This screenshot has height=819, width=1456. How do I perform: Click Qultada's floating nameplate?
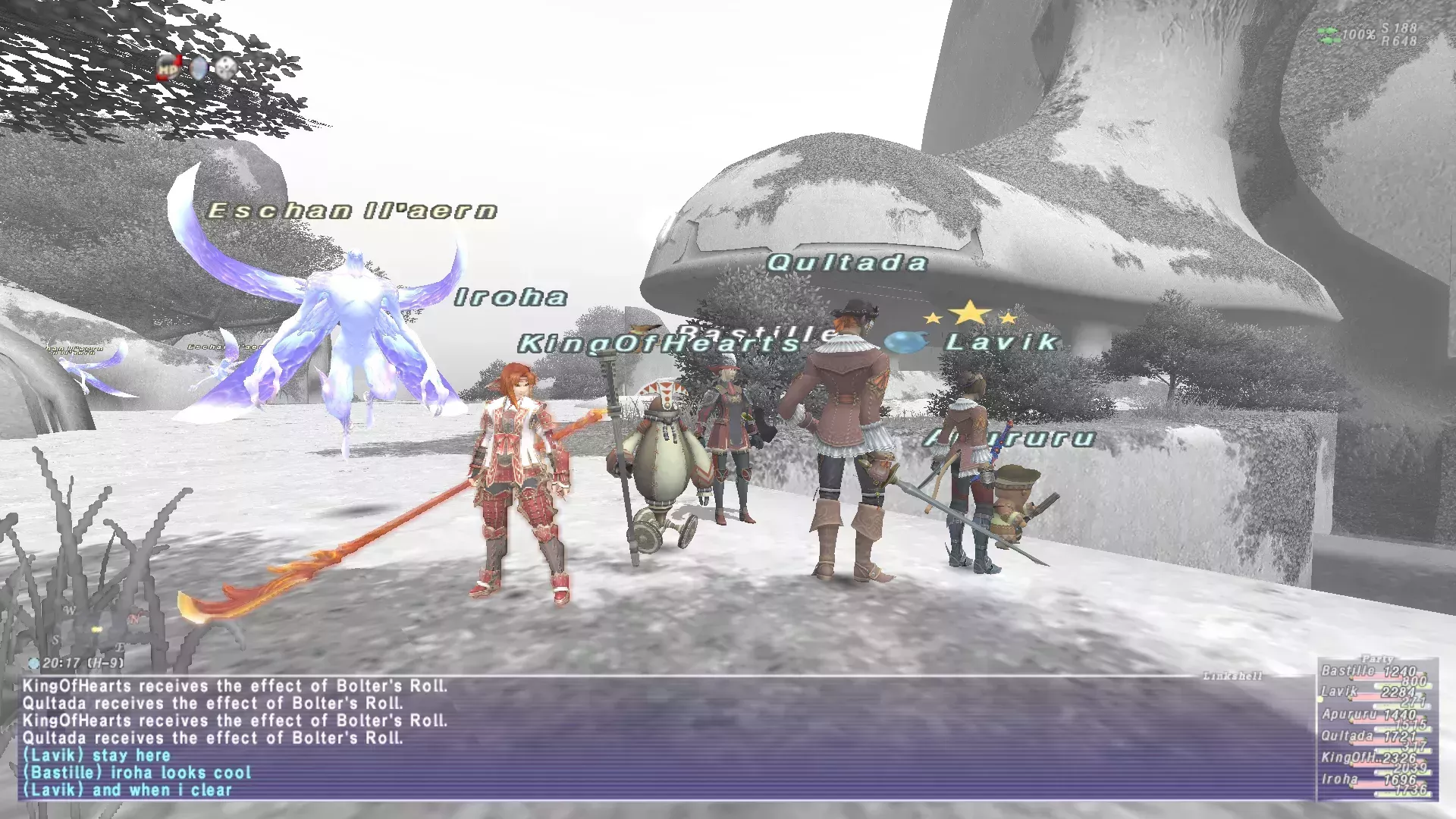[x=848, y=264]
